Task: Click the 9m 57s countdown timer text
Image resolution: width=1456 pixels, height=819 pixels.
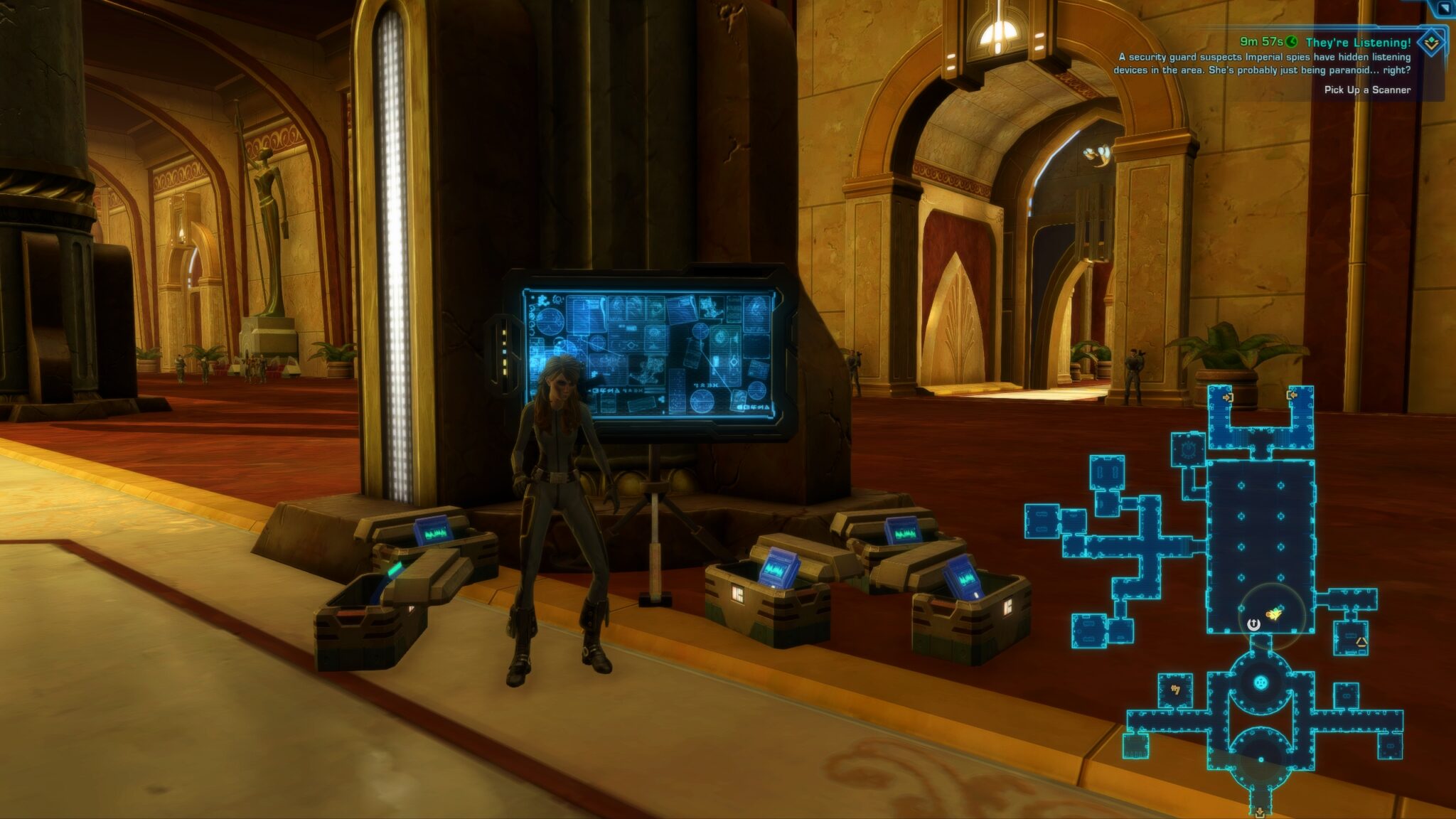Action: point(1261,43)
